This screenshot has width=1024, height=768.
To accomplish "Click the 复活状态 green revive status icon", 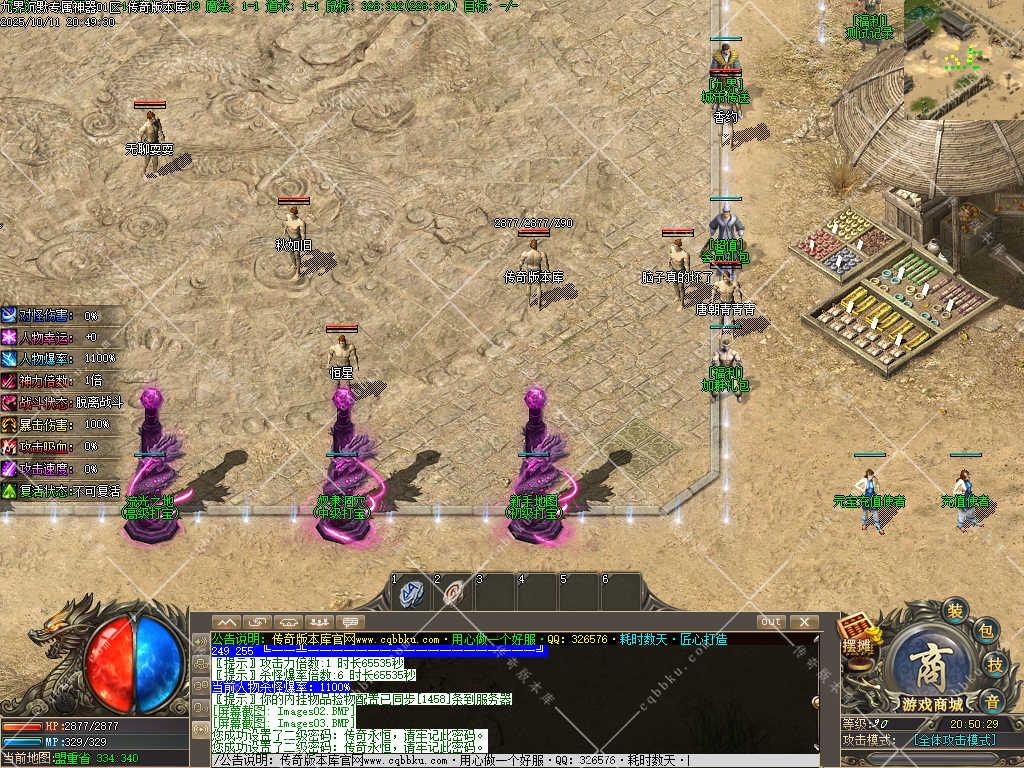I will click(9, 491).
